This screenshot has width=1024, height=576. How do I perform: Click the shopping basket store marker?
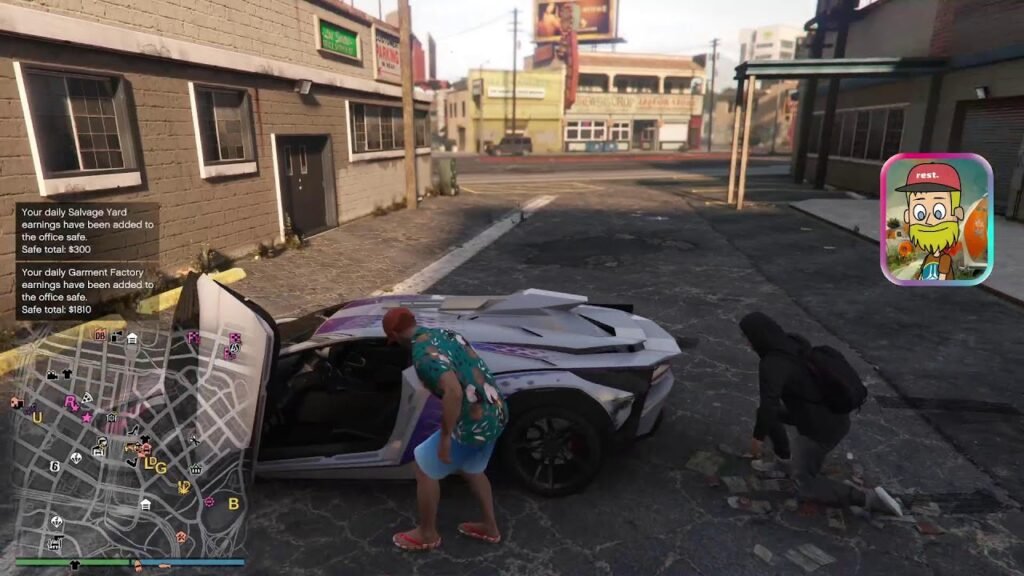tap(195, 468)
